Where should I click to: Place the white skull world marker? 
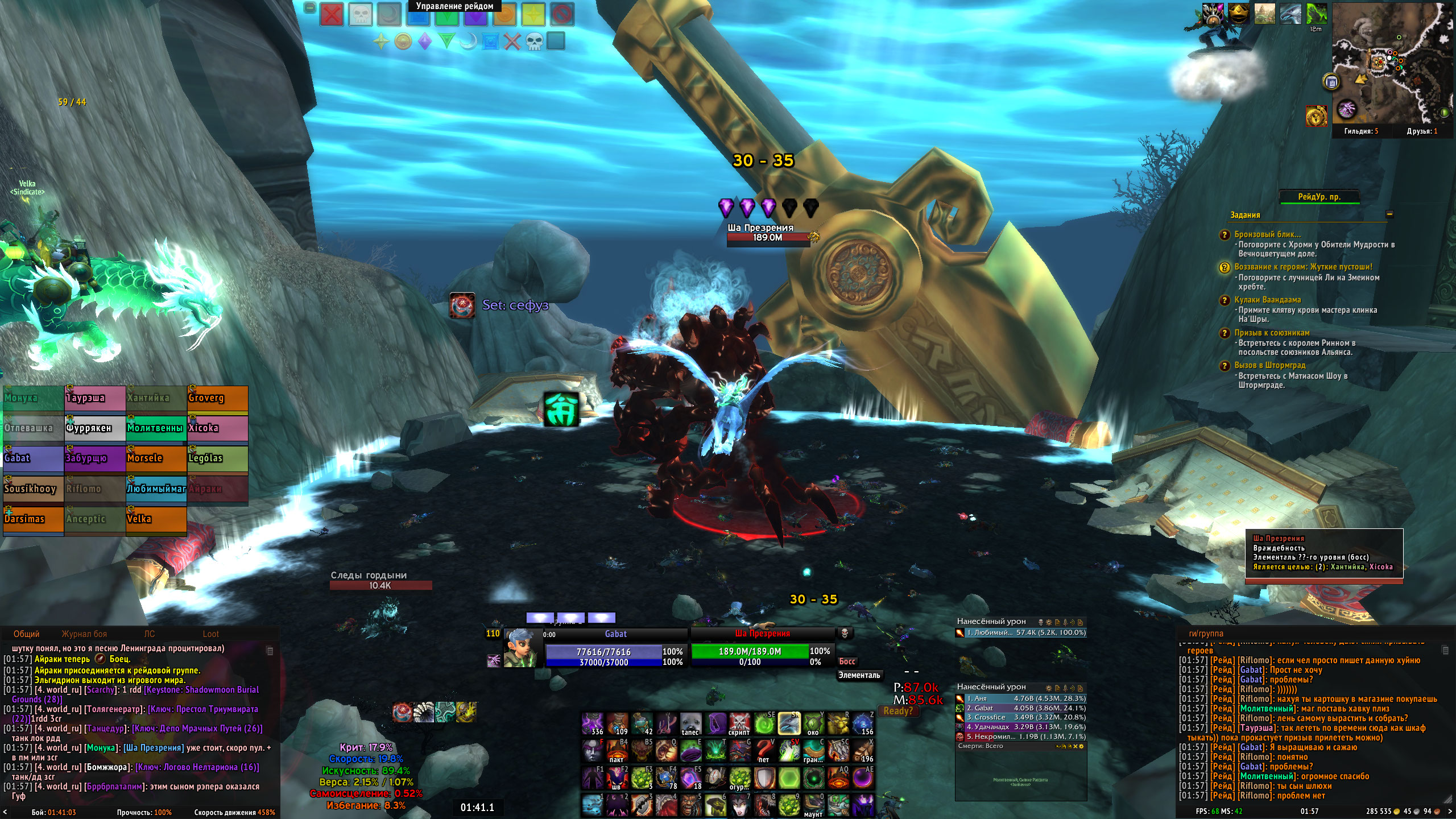[361, 15]
